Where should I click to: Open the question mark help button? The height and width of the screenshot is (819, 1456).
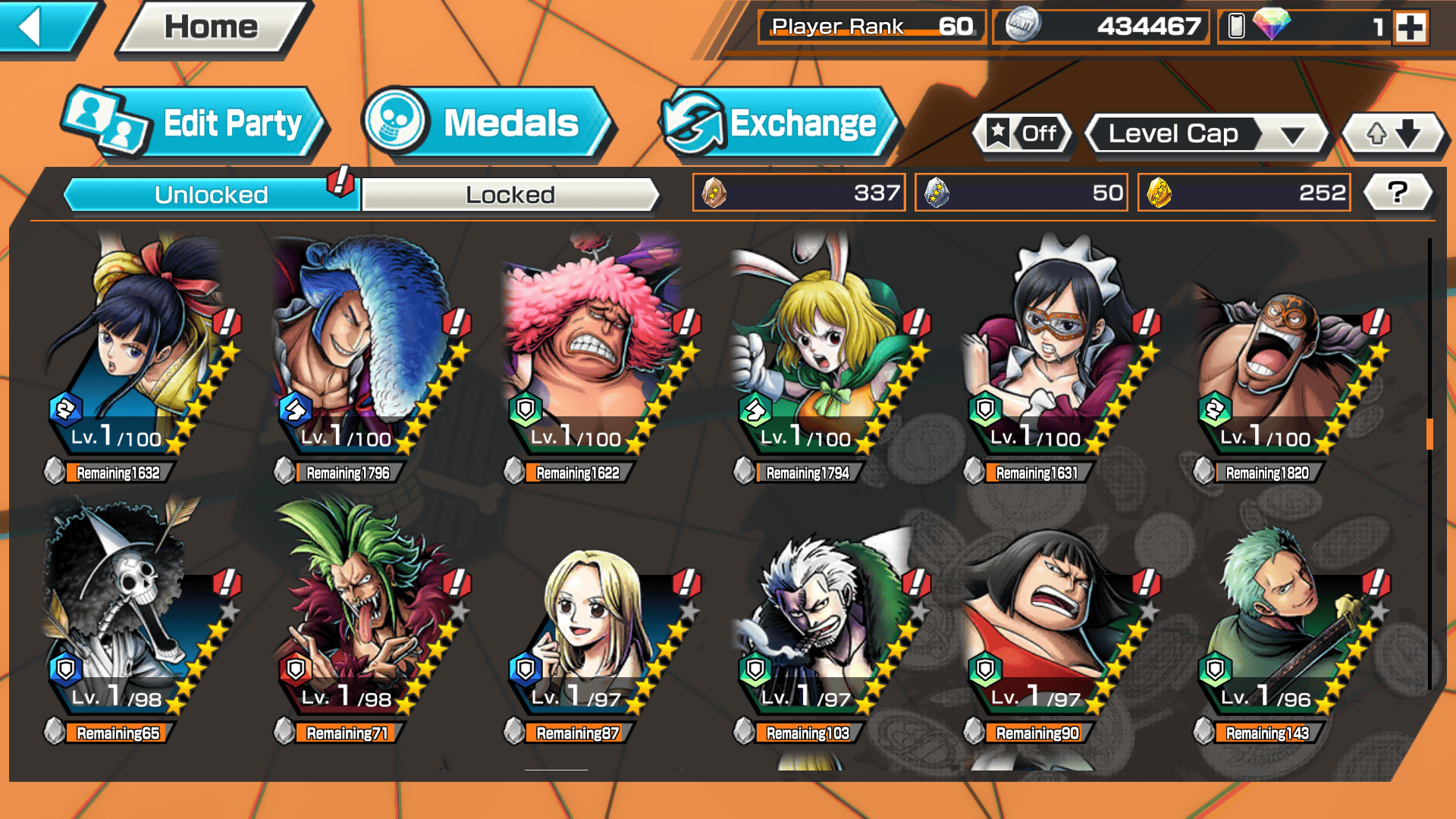coord(1398,193)
